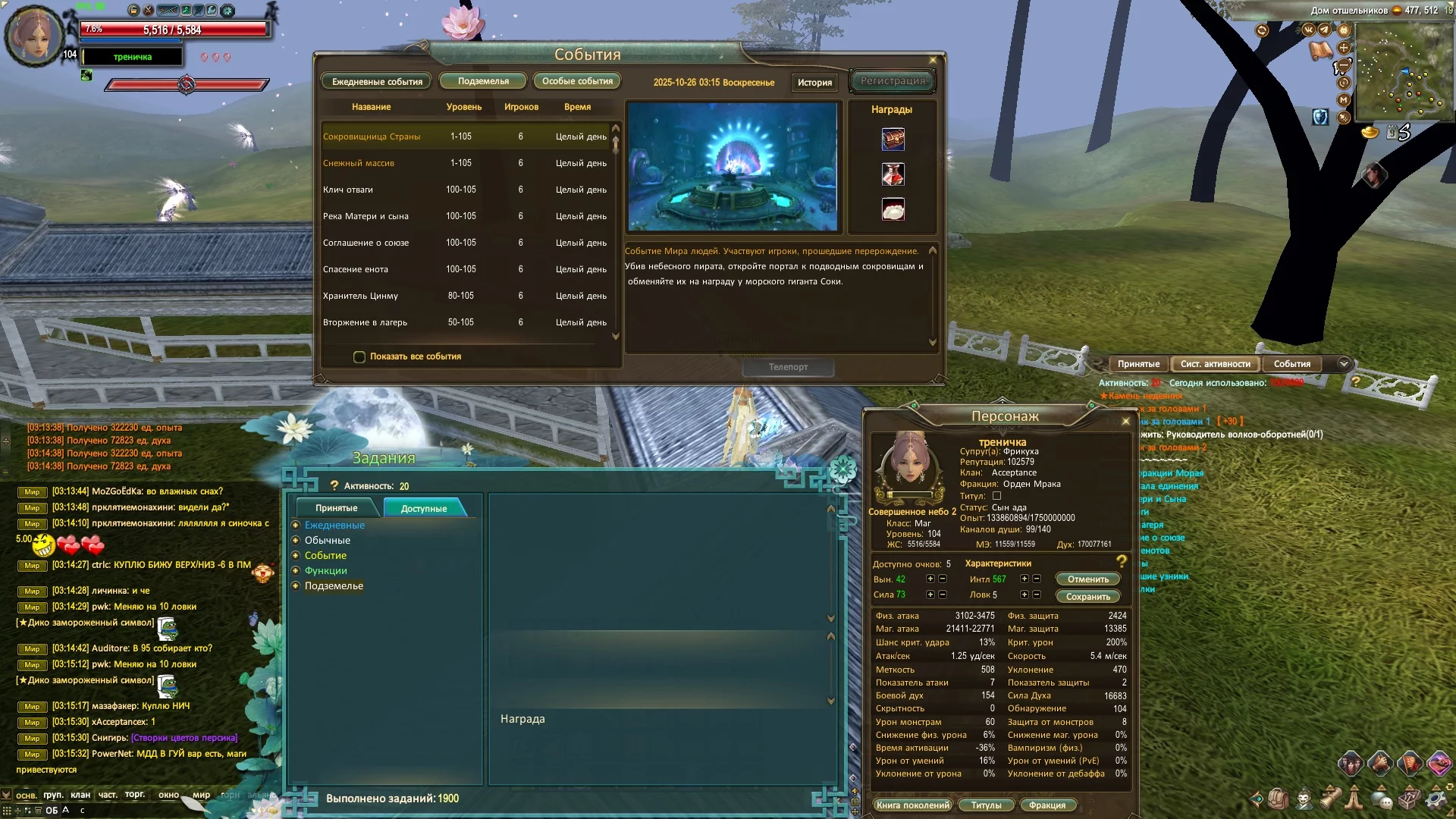
Task: Open the Фракция panel
Action: pyautogui.click(x=1047, y=805)
